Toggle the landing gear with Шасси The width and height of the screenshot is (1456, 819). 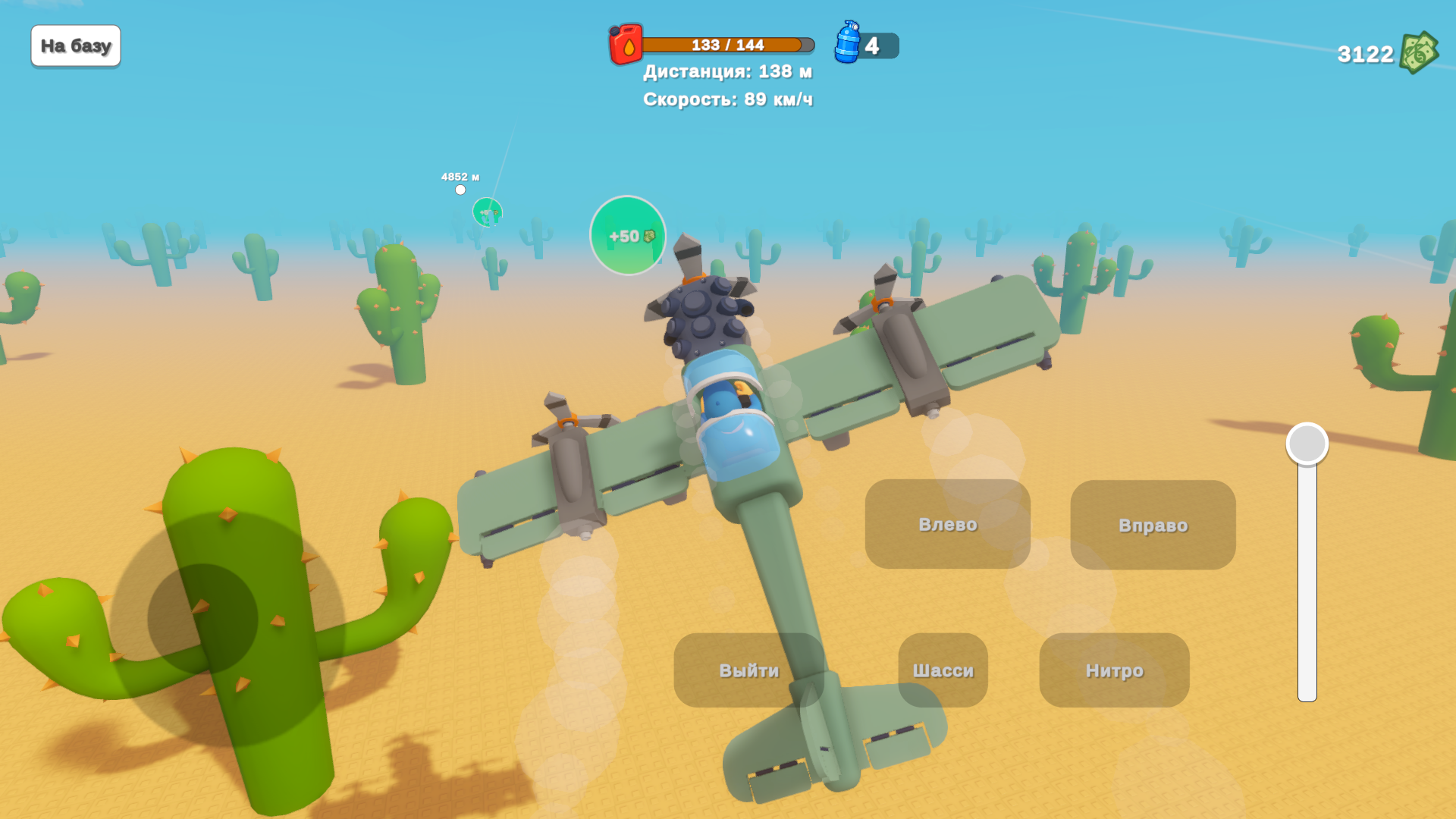pyautogui.click(x=943, y=670)
